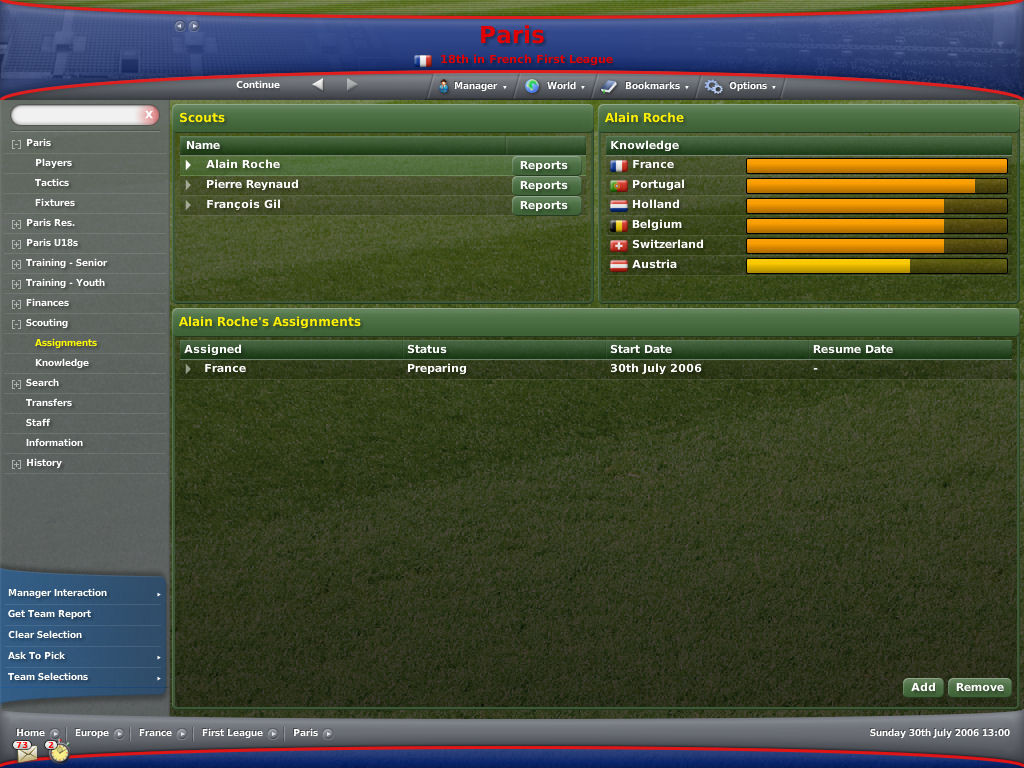Click the Continue button

(x=258, y=85)
